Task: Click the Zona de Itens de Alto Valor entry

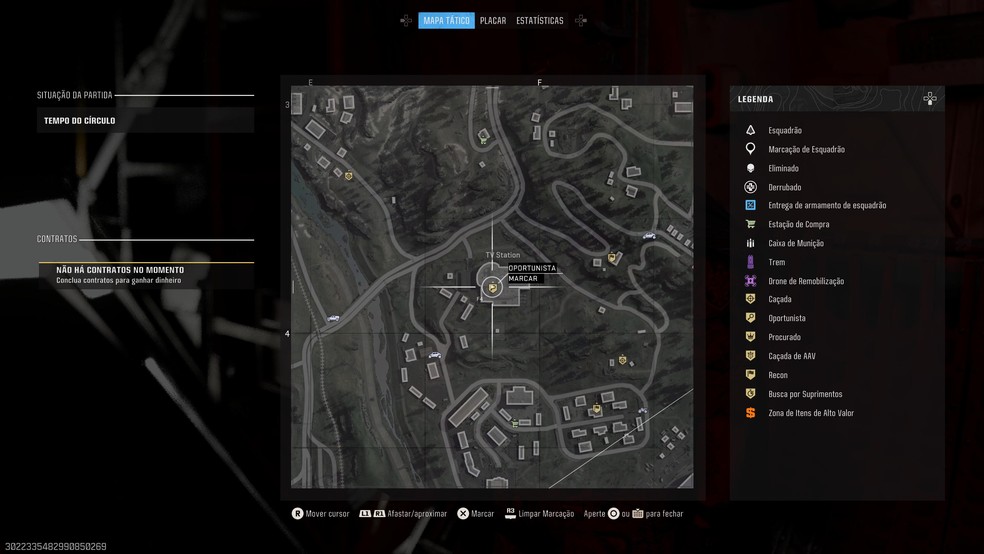Action: point(810,413)
